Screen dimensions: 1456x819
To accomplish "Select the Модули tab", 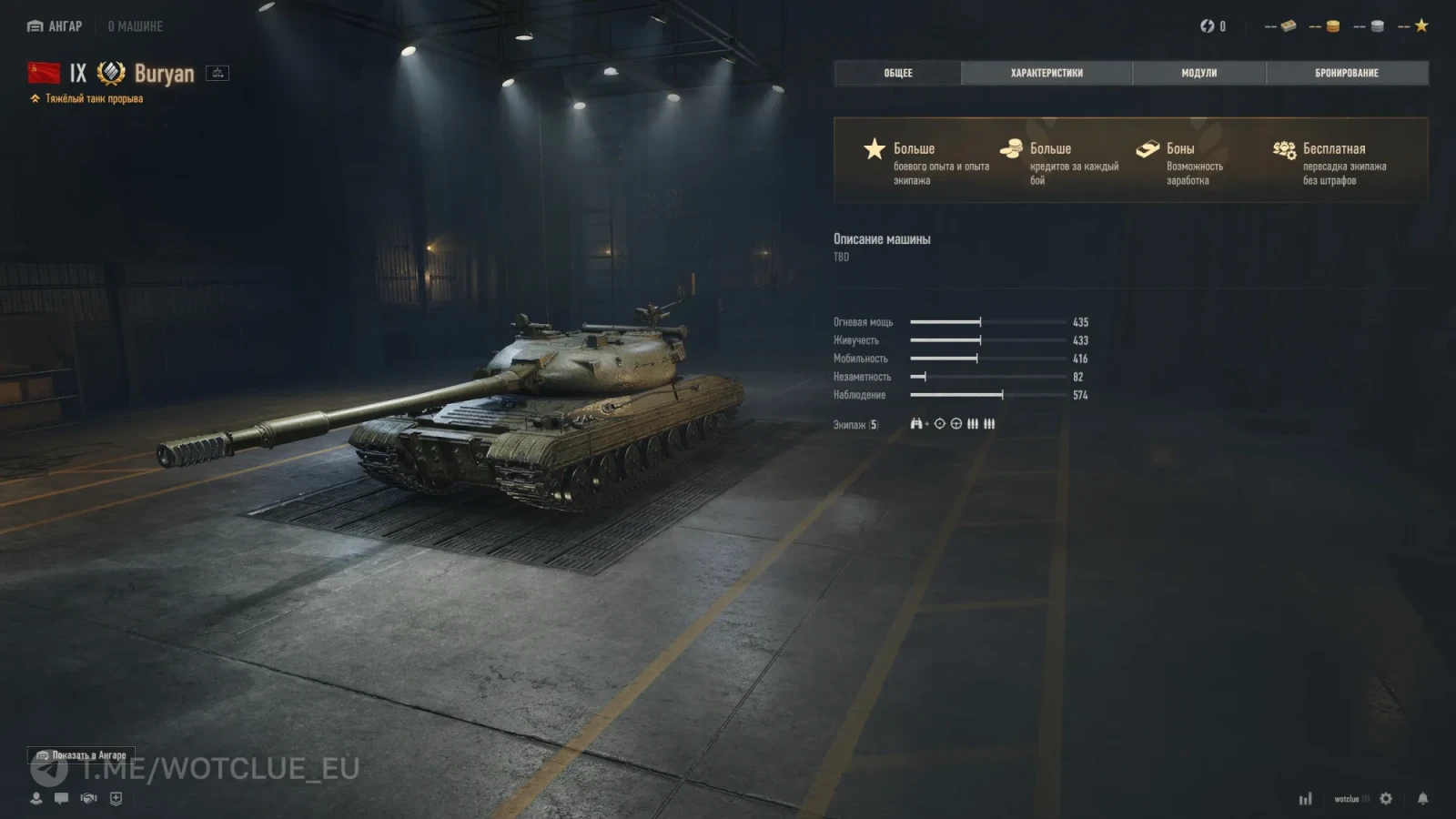I will click(1198, 73).
